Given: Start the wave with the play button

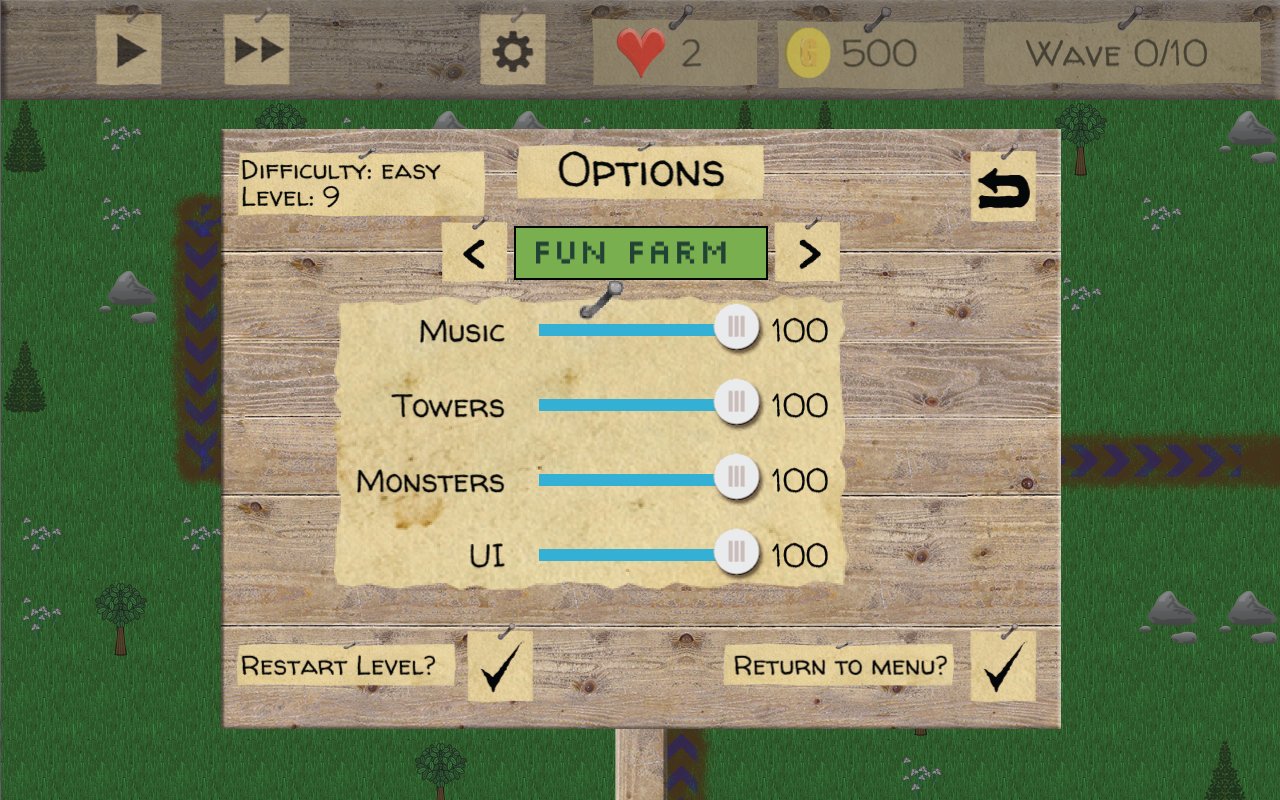Looking at the screenshot, I should click(x=129, y=50).
